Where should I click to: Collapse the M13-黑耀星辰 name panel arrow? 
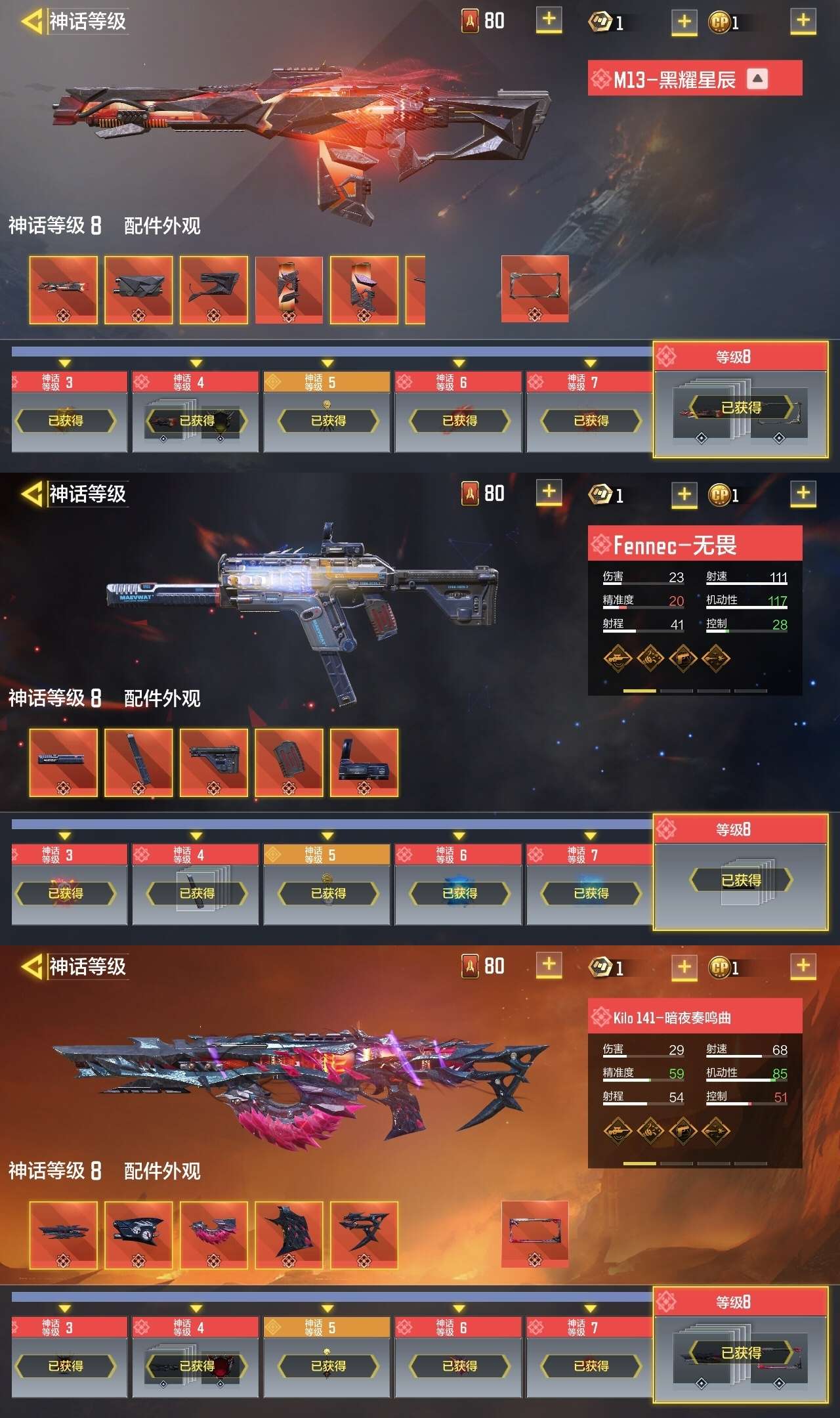pos(757,79)
